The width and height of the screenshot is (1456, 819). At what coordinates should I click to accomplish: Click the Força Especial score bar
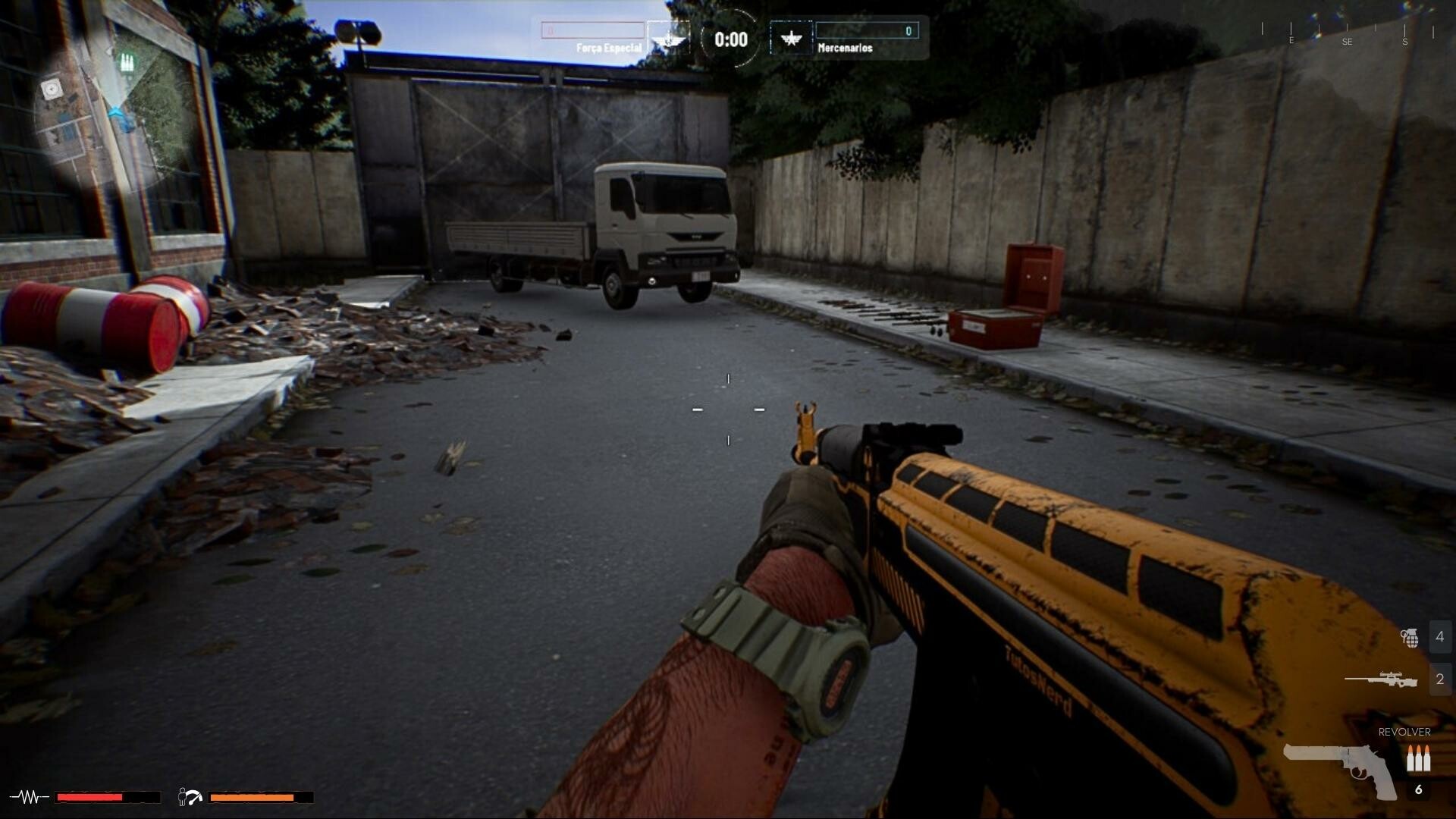coord(591,30)
